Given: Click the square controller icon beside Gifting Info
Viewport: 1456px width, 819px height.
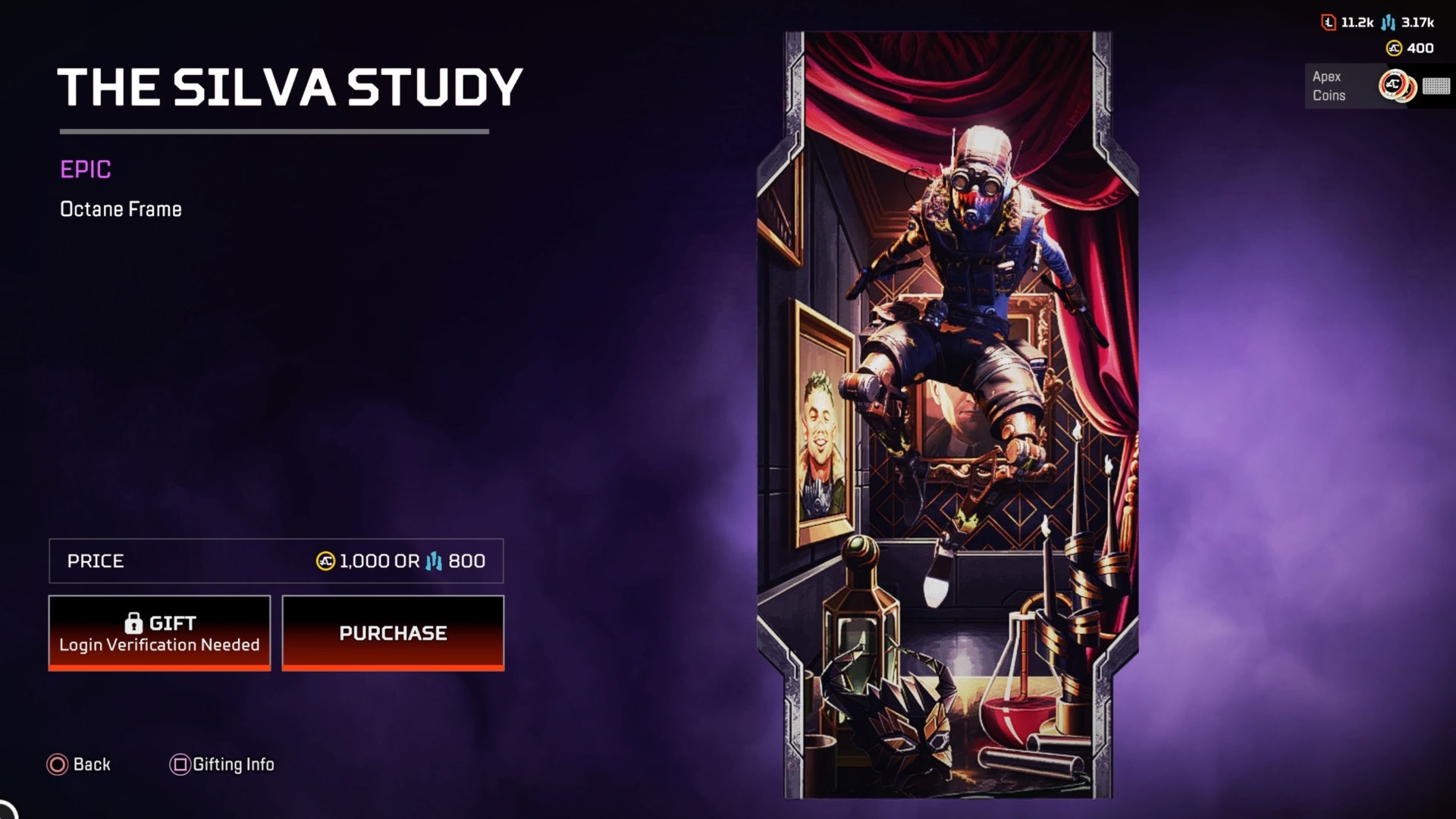Looking at the screenshot, I should coord(180,764).
